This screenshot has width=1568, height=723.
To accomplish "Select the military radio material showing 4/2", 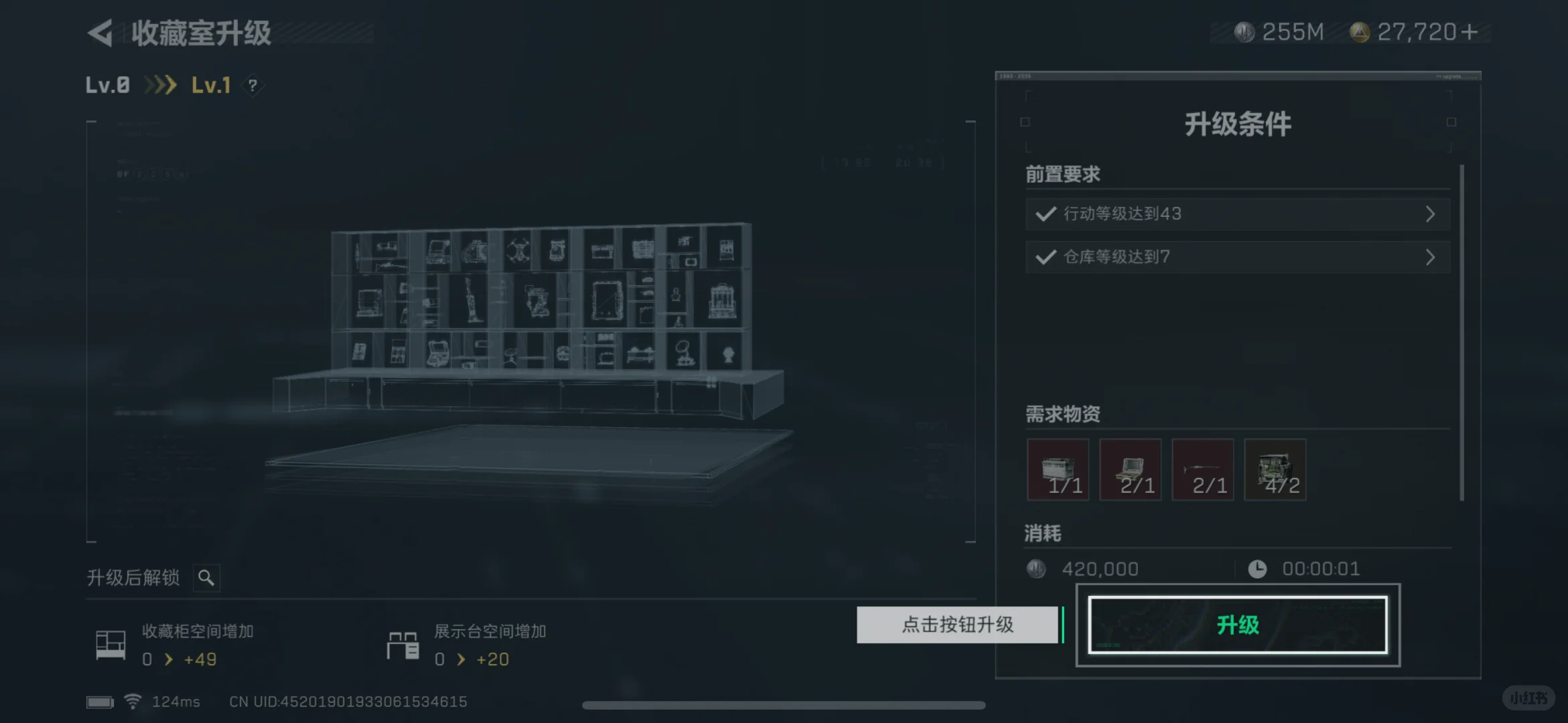I will [x=1275, y=469].
